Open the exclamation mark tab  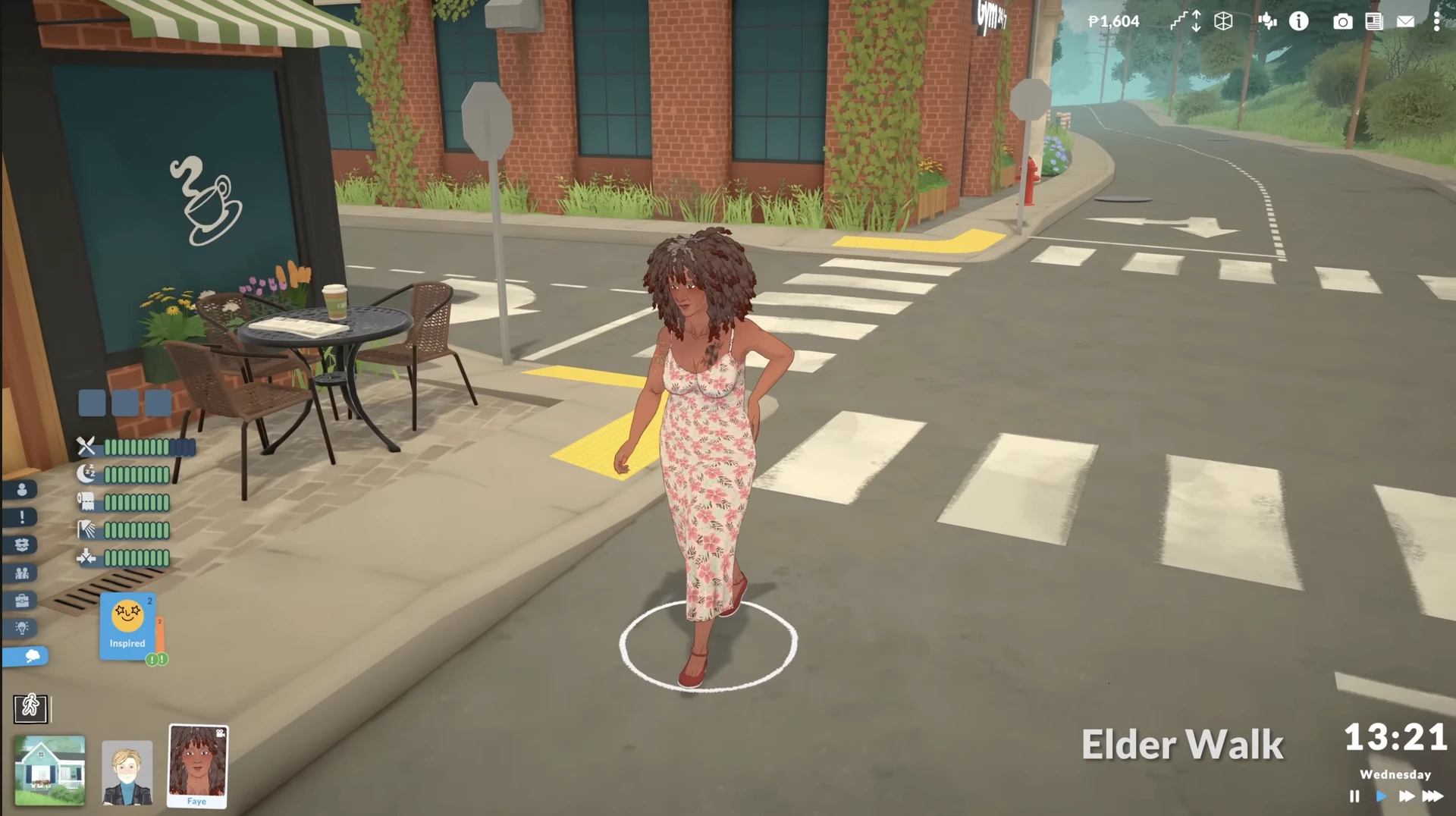click(x=22, y=517)
